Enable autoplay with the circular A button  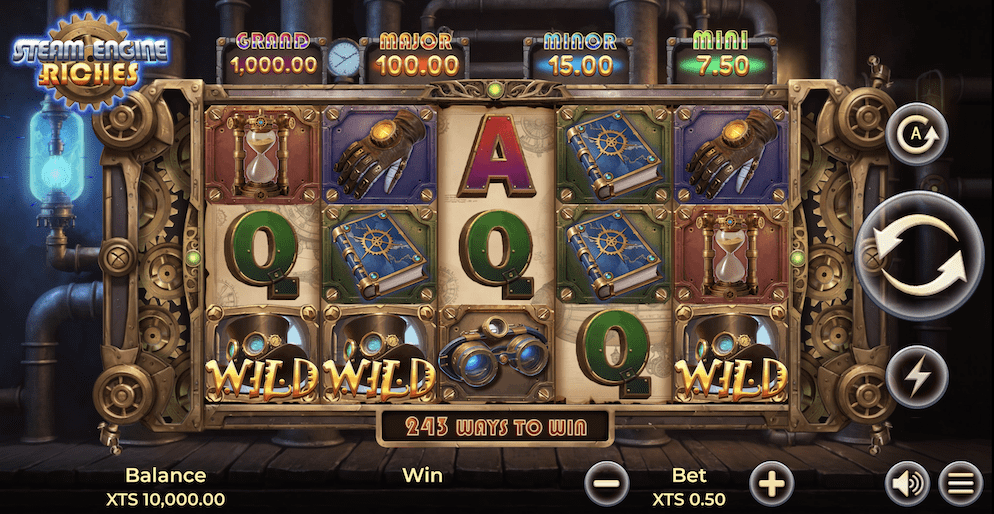(x=916, y=133)
